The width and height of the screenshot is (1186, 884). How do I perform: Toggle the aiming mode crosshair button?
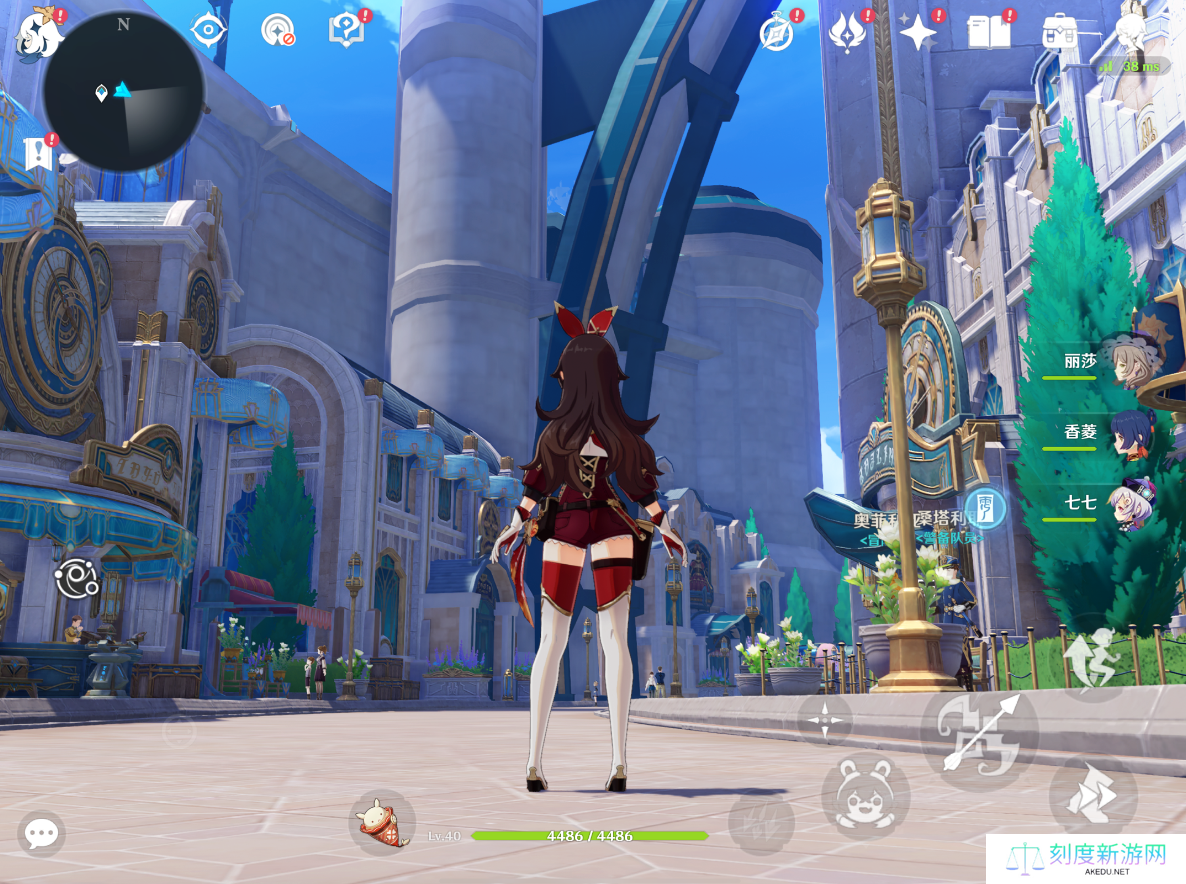tap(824, 718)
